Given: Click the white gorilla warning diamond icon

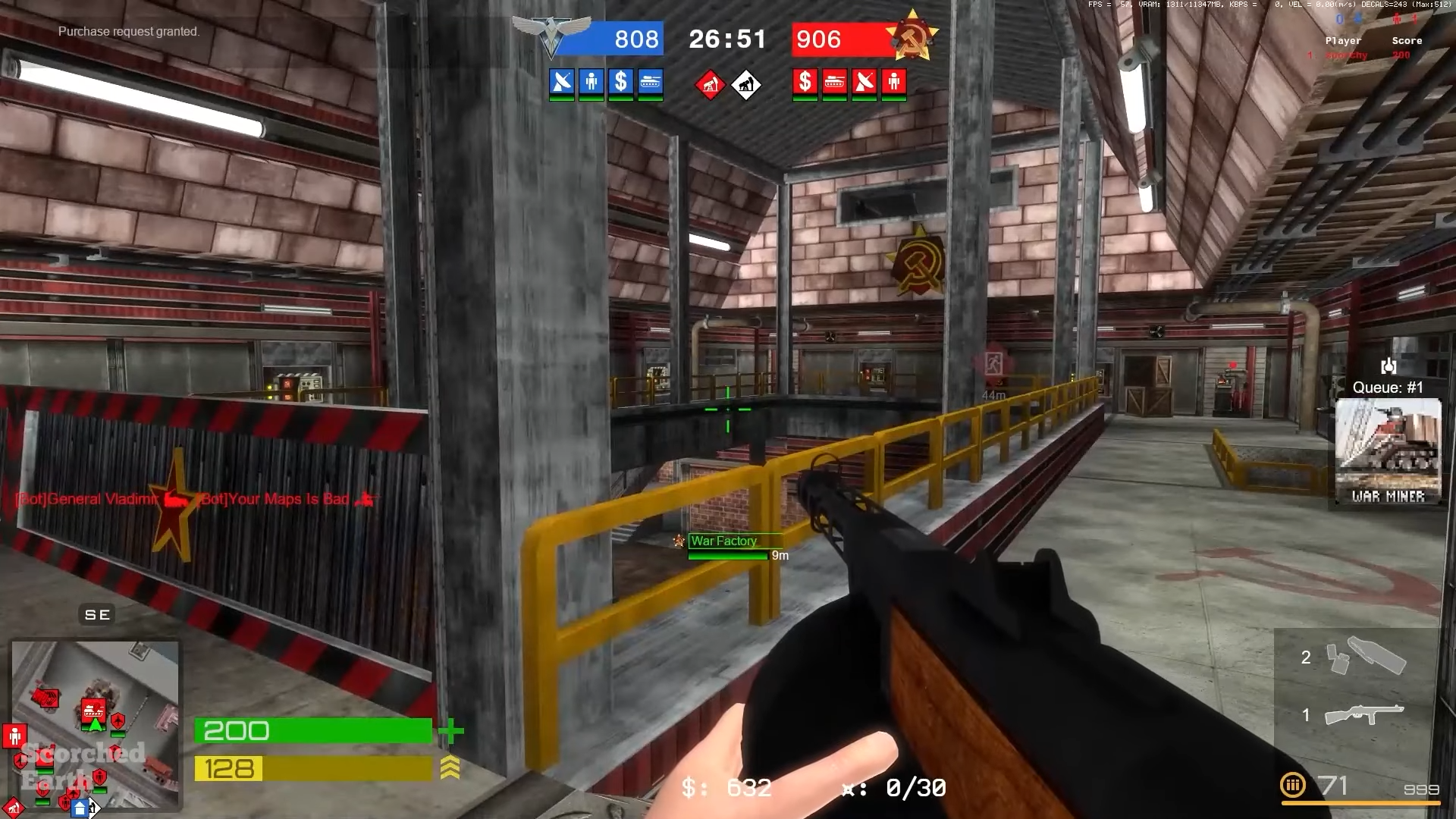Looking at the screenshot, I should click(746, 86).
